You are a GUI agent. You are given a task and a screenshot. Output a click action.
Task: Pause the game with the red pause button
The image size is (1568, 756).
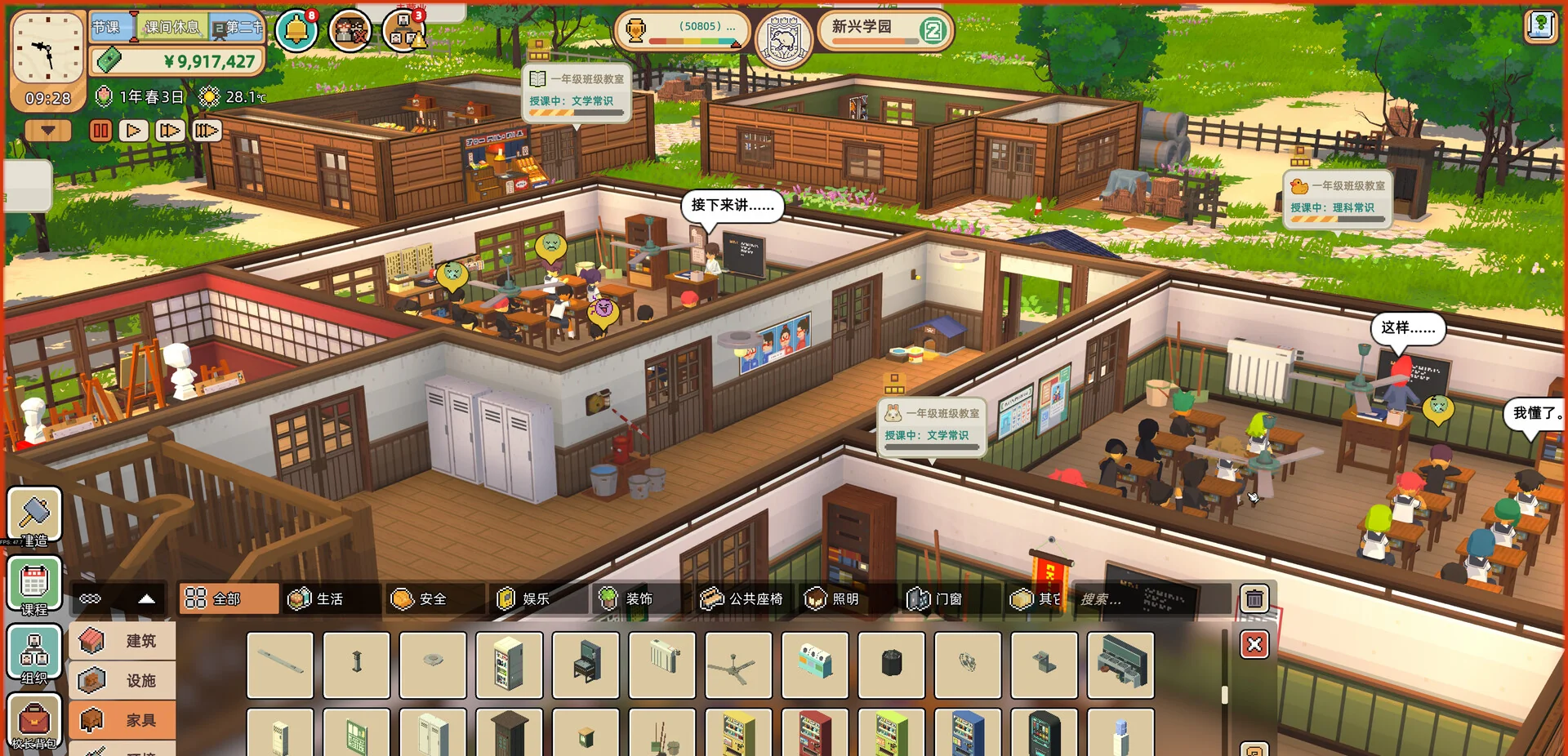point(100,131)
